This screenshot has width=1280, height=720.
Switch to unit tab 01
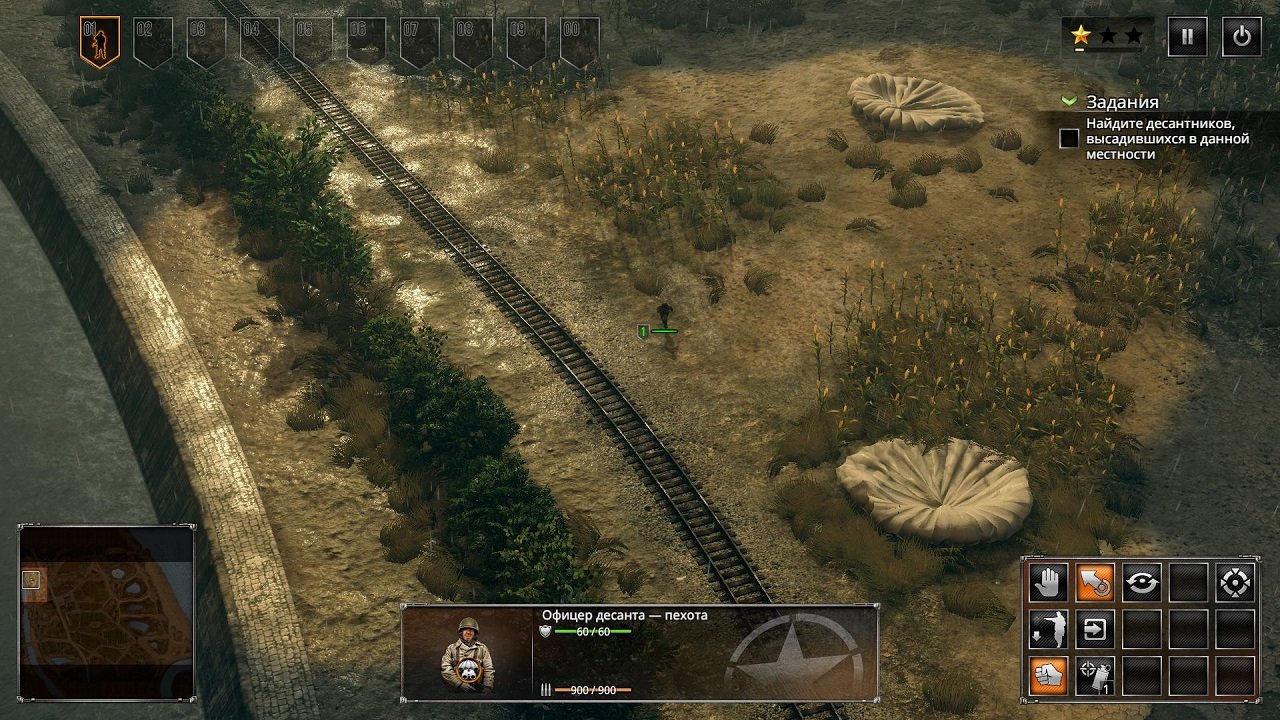(98, 32)
